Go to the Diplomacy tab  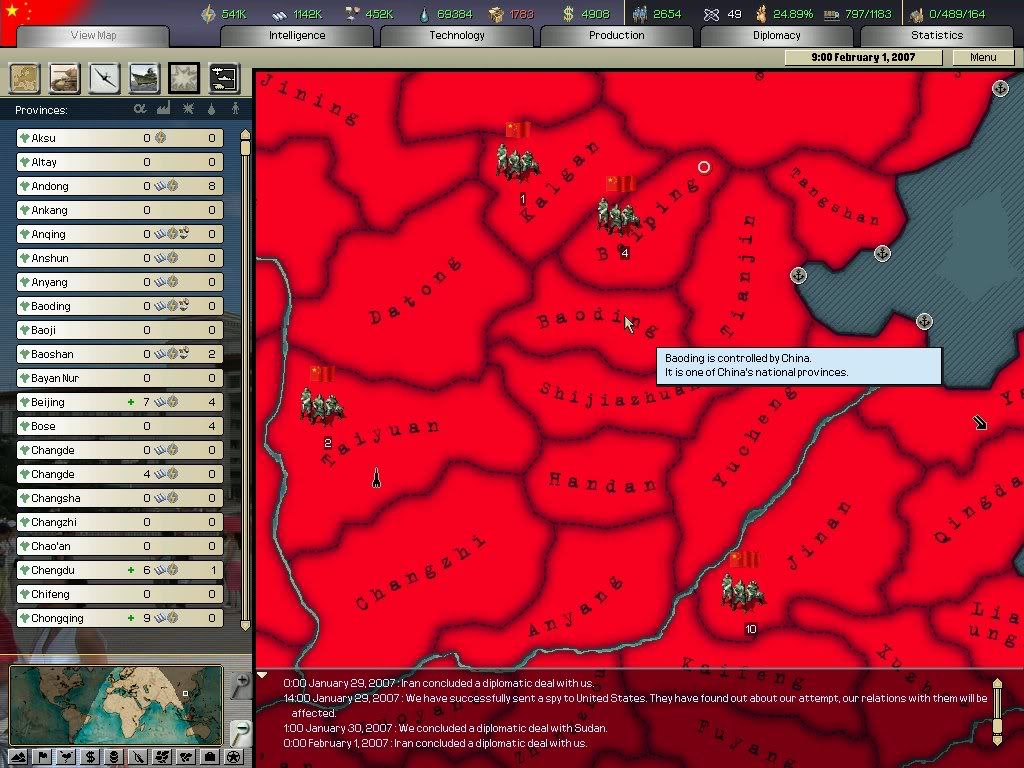coord(777,35)
